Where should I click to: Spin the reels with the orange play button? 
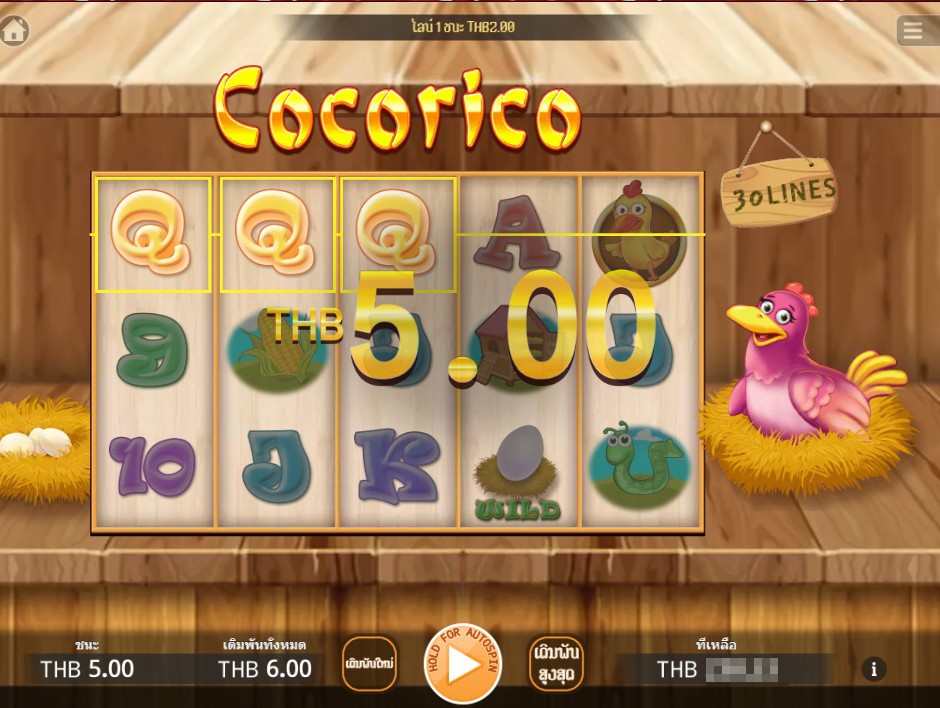pos(462,663)
